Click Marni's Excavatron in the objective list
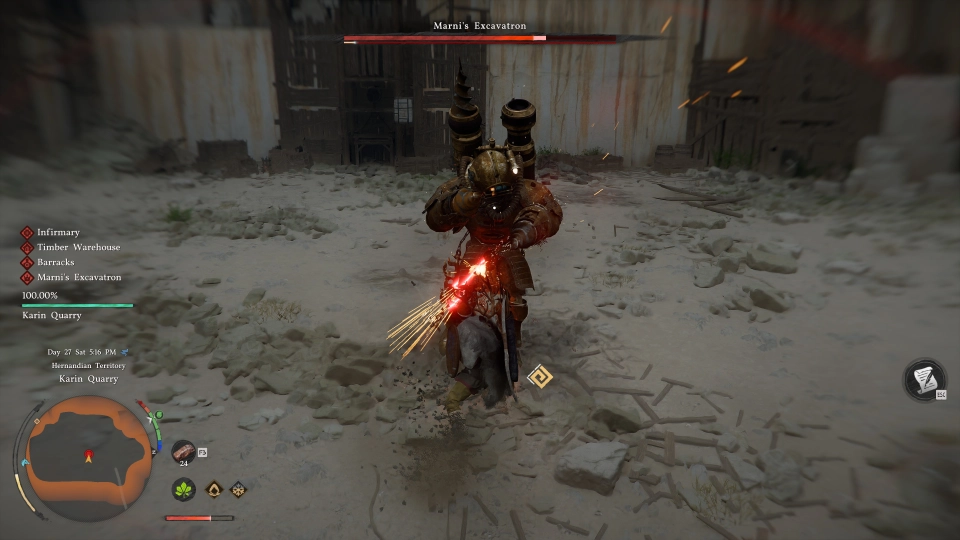960x540 pixels. 79,277
